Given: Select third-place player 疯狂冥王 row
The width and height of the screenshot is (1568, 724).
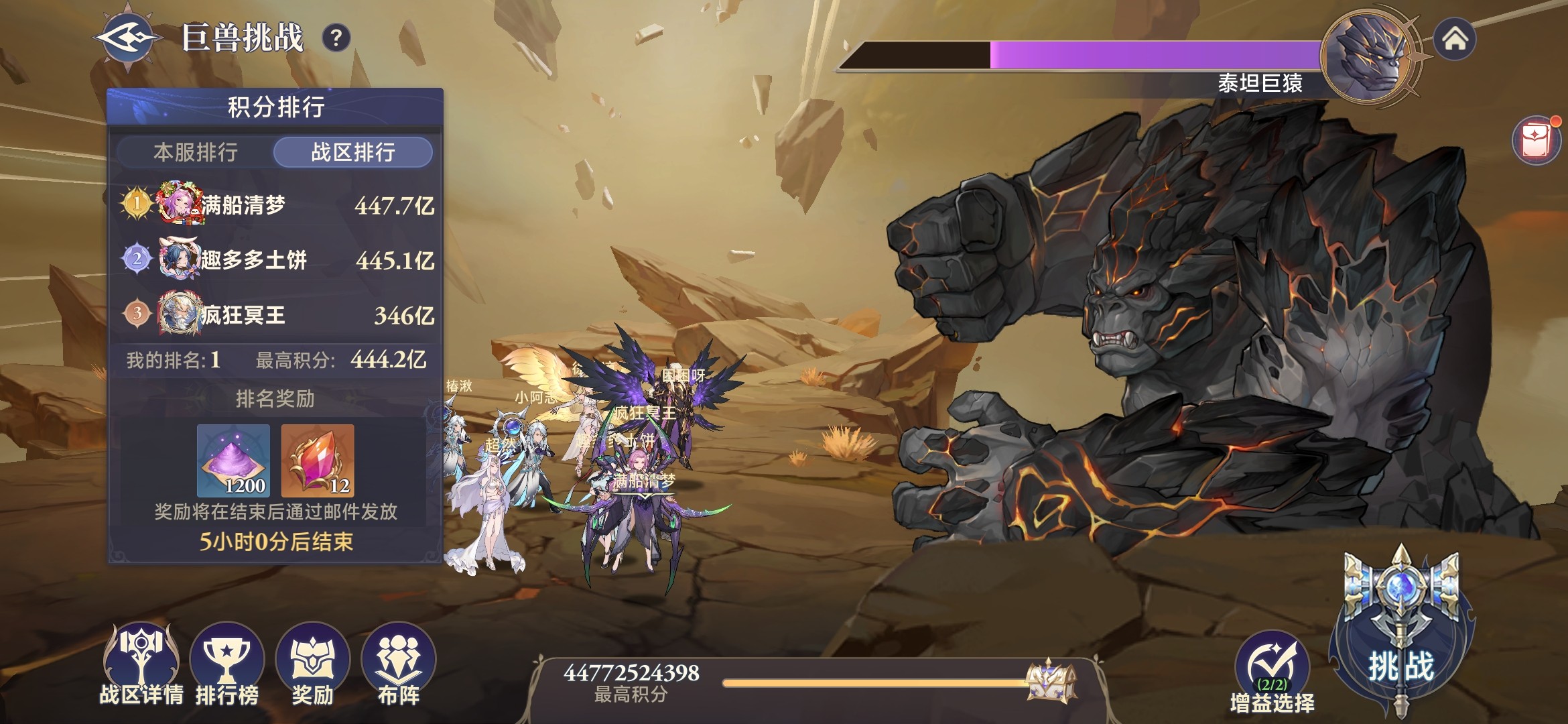Looking at the screenshot, I should 276,314.
